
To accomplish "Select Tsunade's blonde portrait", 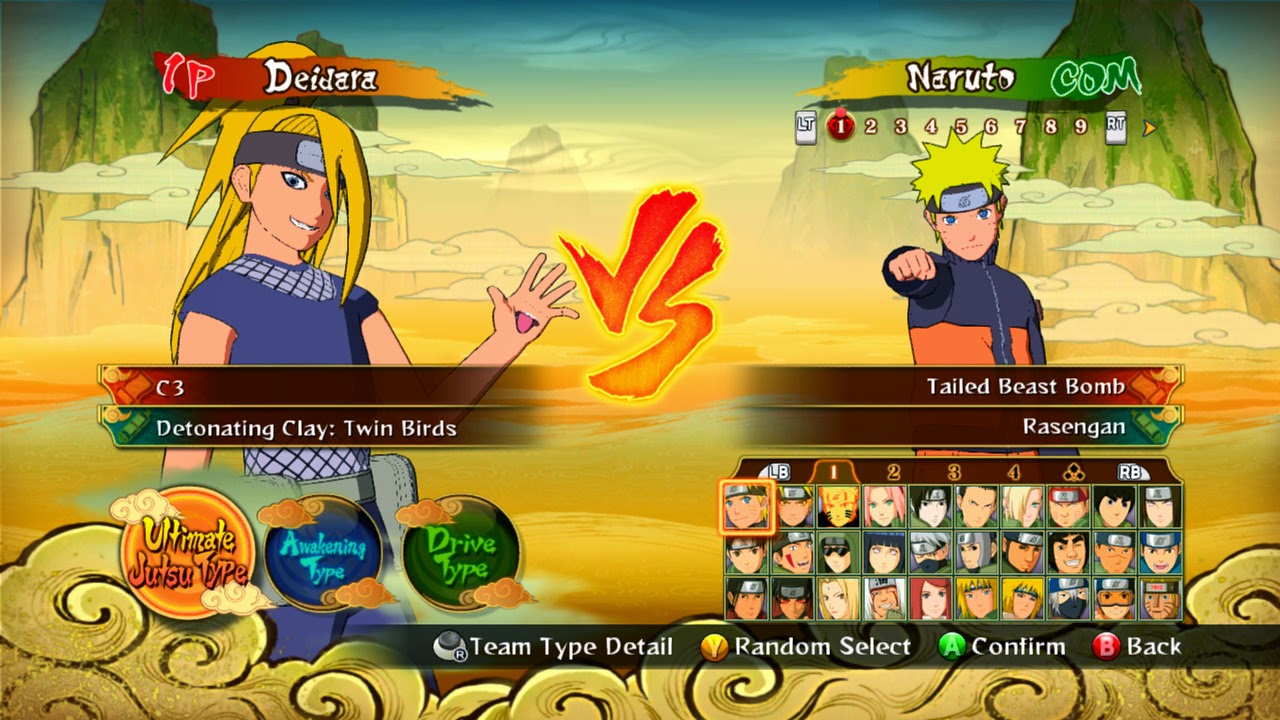I will 838,598.
